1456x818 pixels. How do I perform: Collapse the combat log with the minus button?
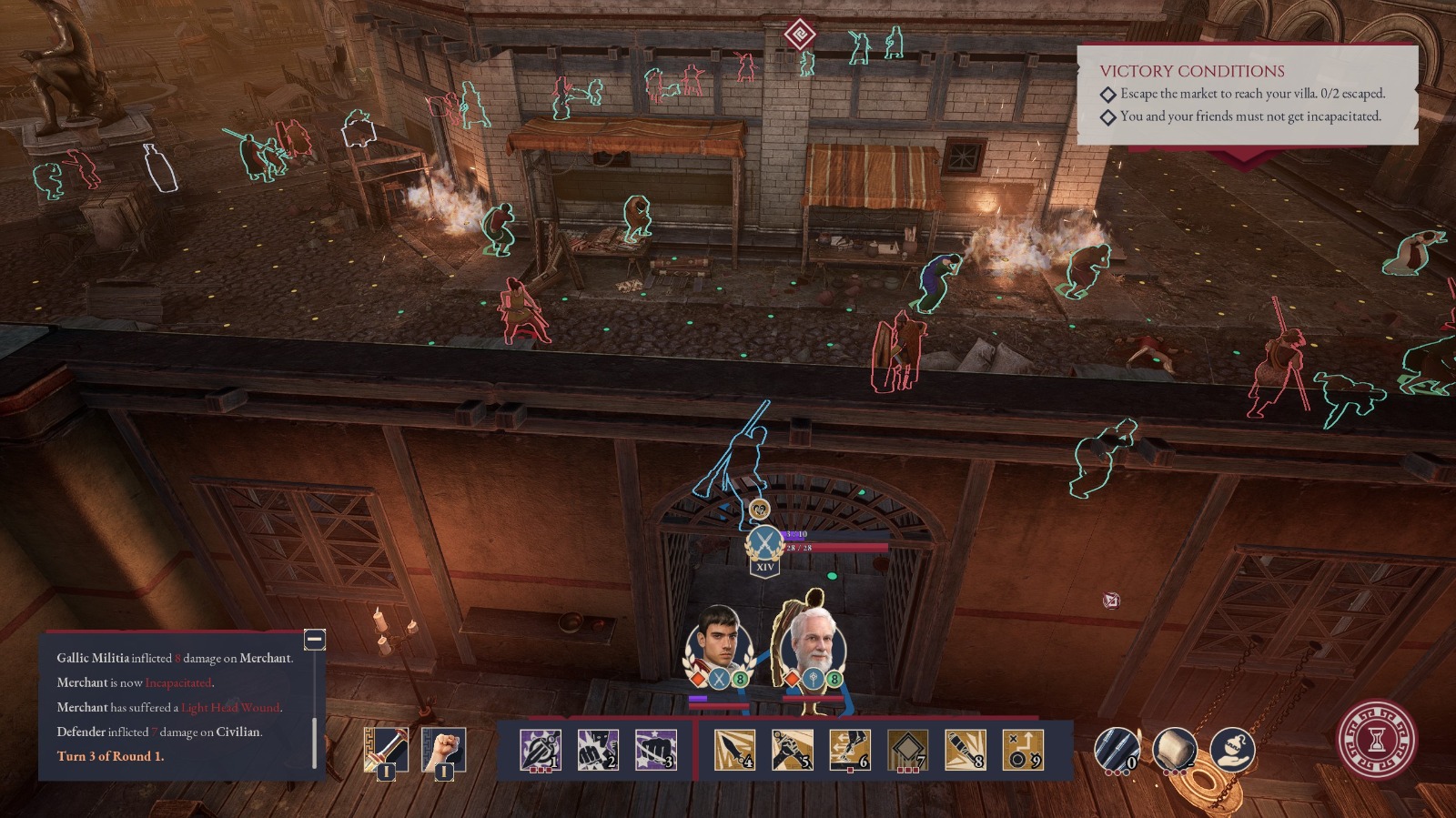[316, 640]
